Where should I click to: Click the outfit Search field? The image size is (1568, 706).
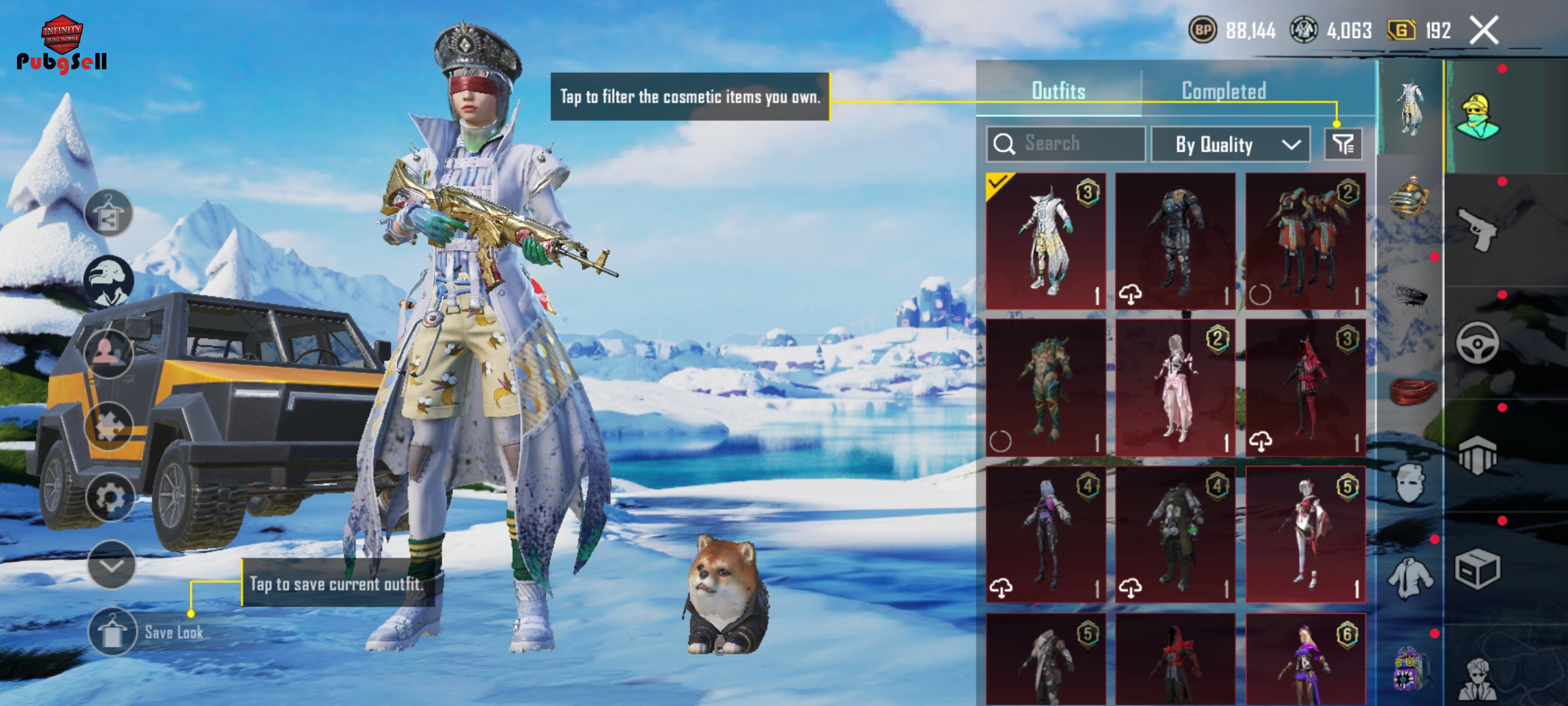[x=1066, y=144]
